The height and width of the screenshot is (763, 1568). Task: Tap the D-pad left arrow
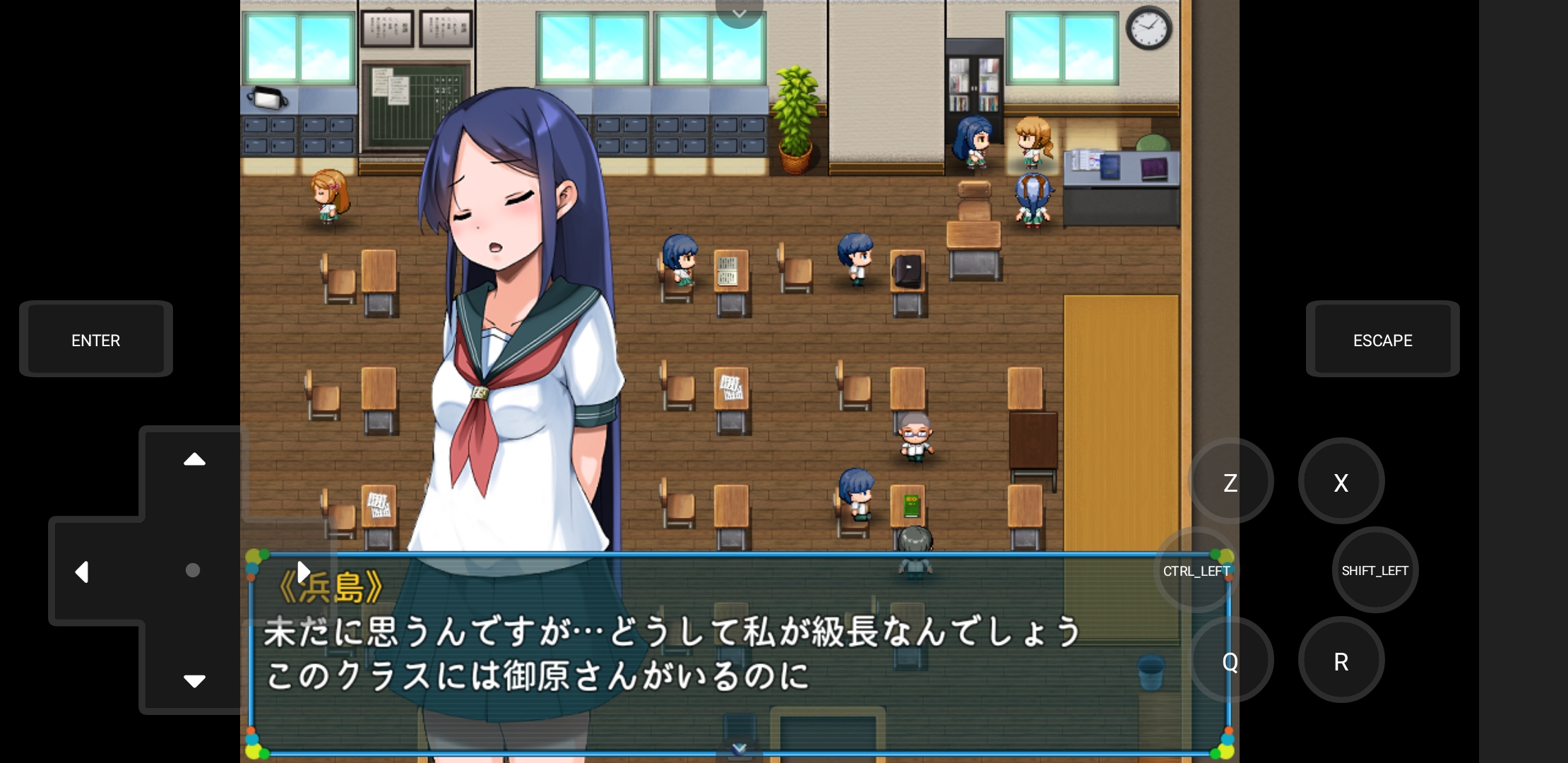83,571
